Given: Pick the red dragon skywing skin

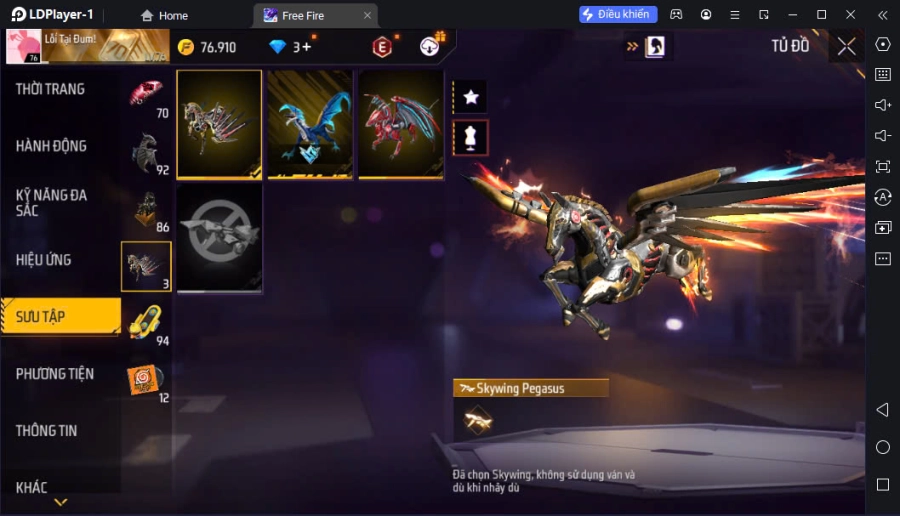Looking at the screenshot, I should tap(400, 124).
